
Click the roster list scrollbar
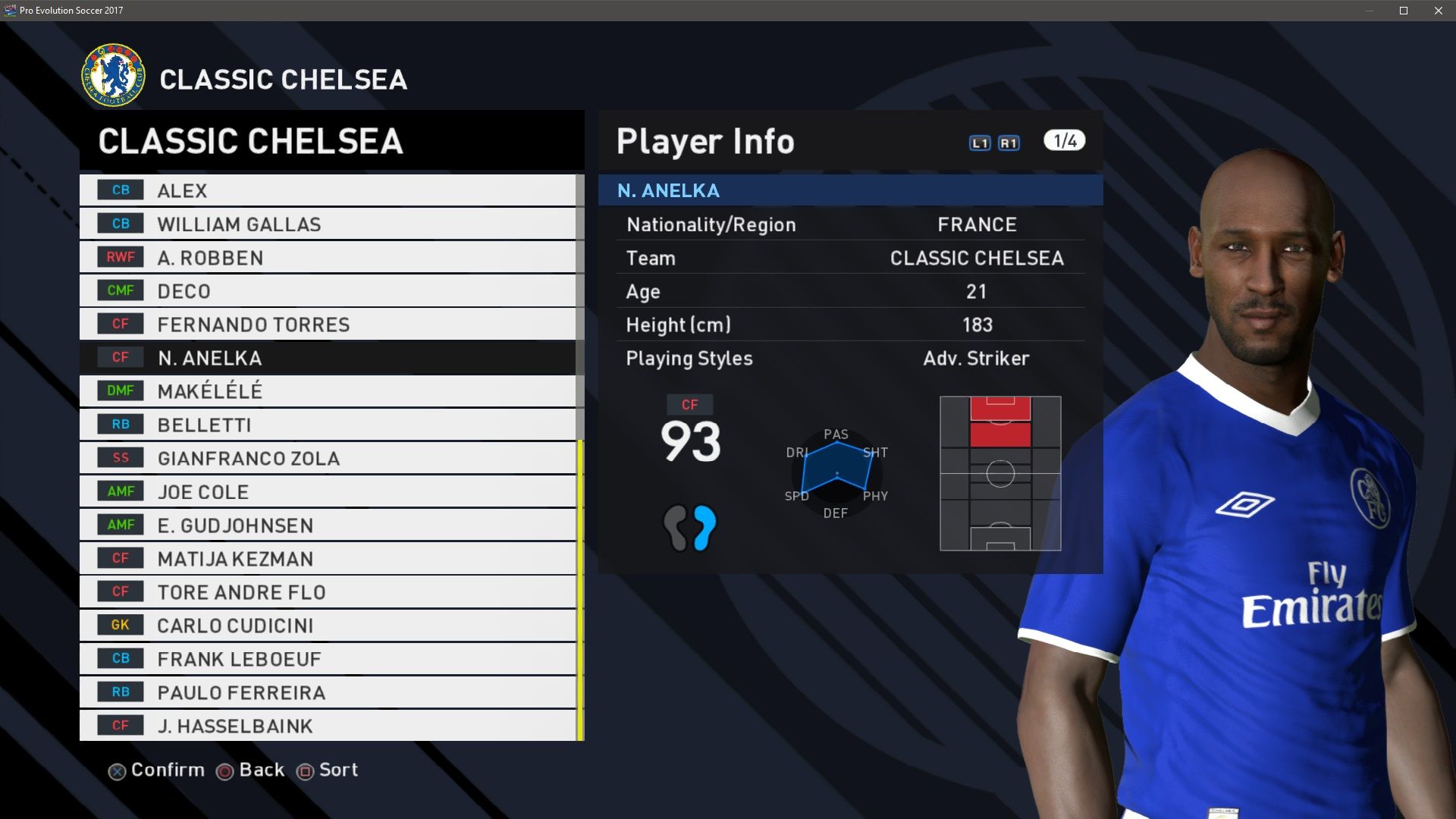coord(580,590)
